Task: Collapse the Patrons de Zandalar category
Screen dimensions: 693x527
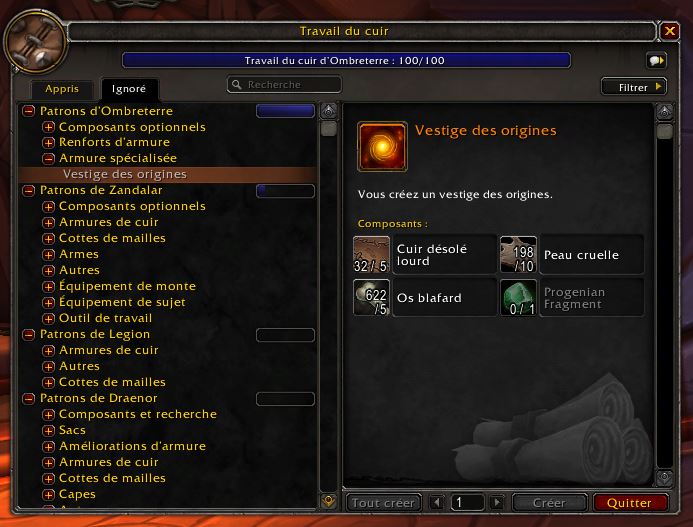Action: click(x=29, y=190)
